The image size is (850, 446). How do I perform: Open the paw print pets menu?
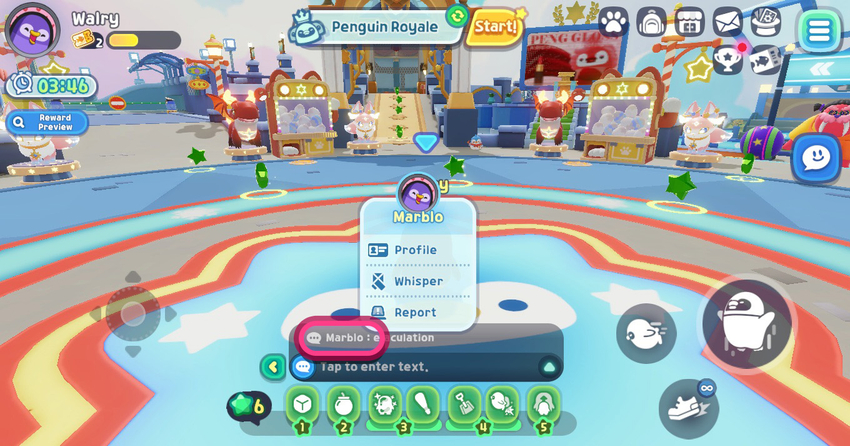click(x=613, y=21)
